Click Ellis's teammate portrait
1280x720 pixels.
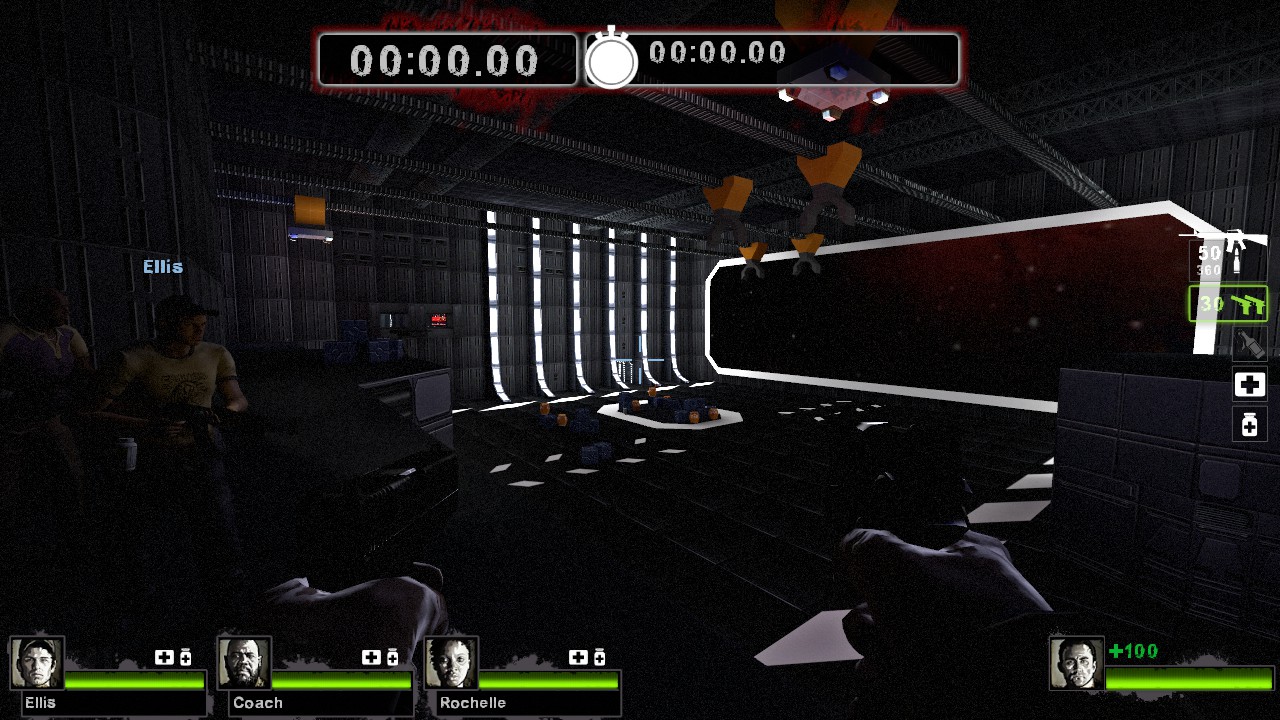point(38,663)
